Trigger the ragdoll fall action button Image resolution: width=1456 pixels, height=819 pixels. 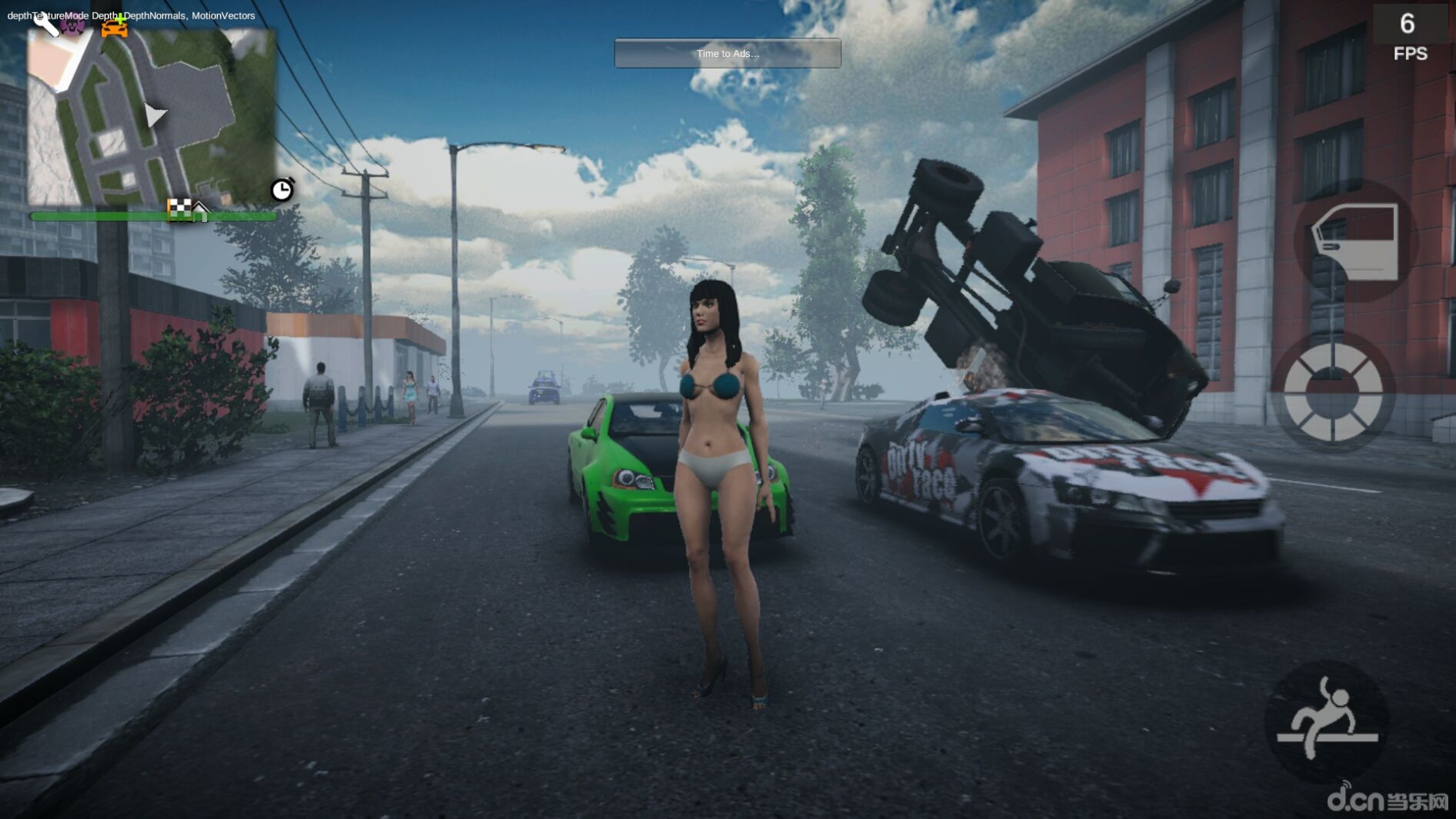click(x=1326, y=722)
